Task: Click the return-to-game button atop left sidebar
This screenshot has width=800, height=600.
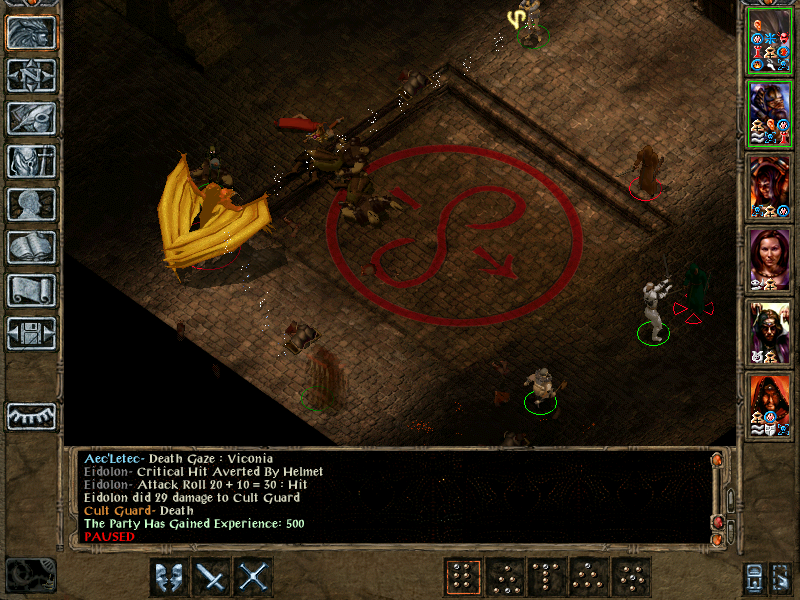Action: [31, 32]
